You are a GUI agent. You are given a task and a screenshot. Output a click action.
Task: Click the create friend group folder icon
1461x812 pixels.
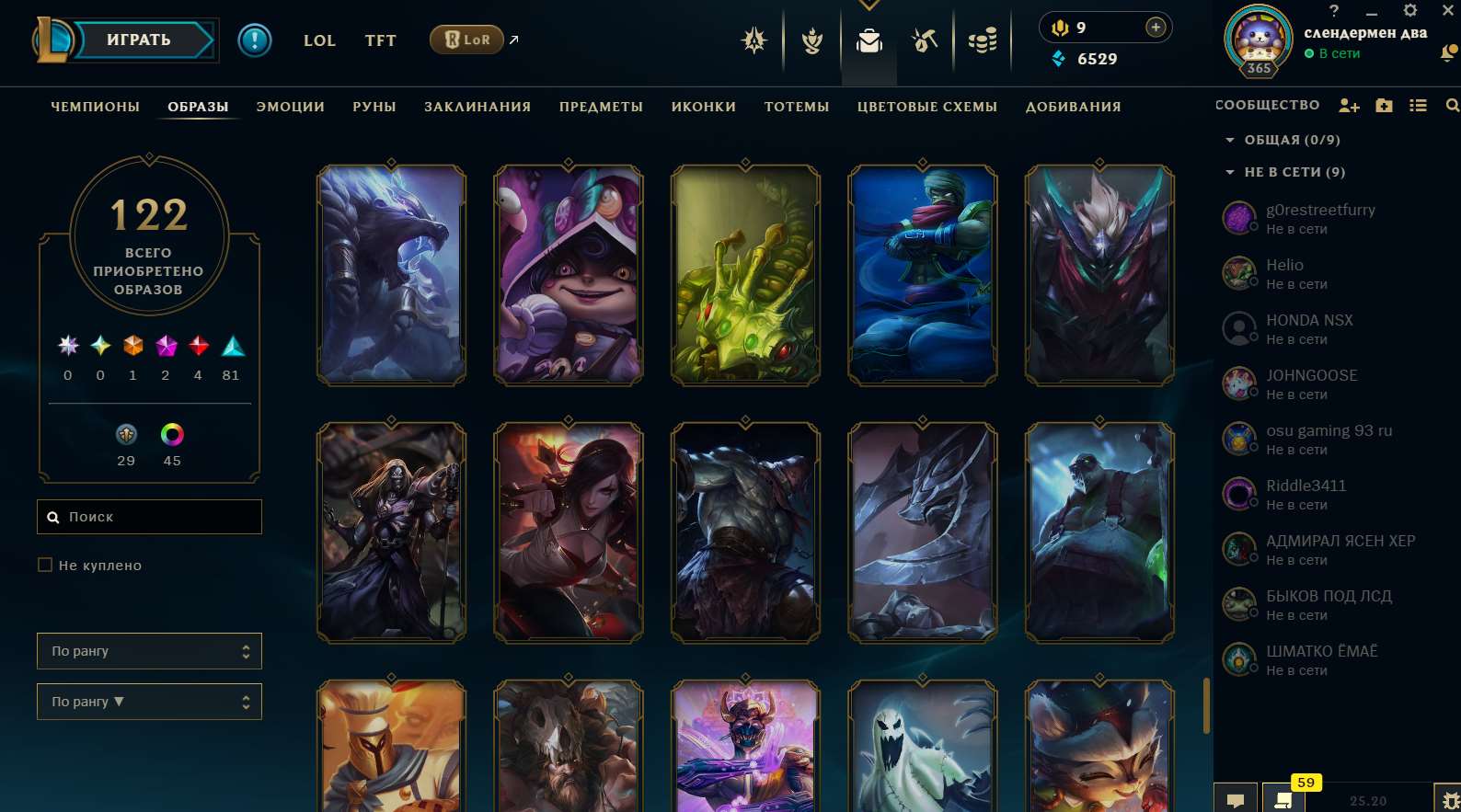pos(1385,106)
